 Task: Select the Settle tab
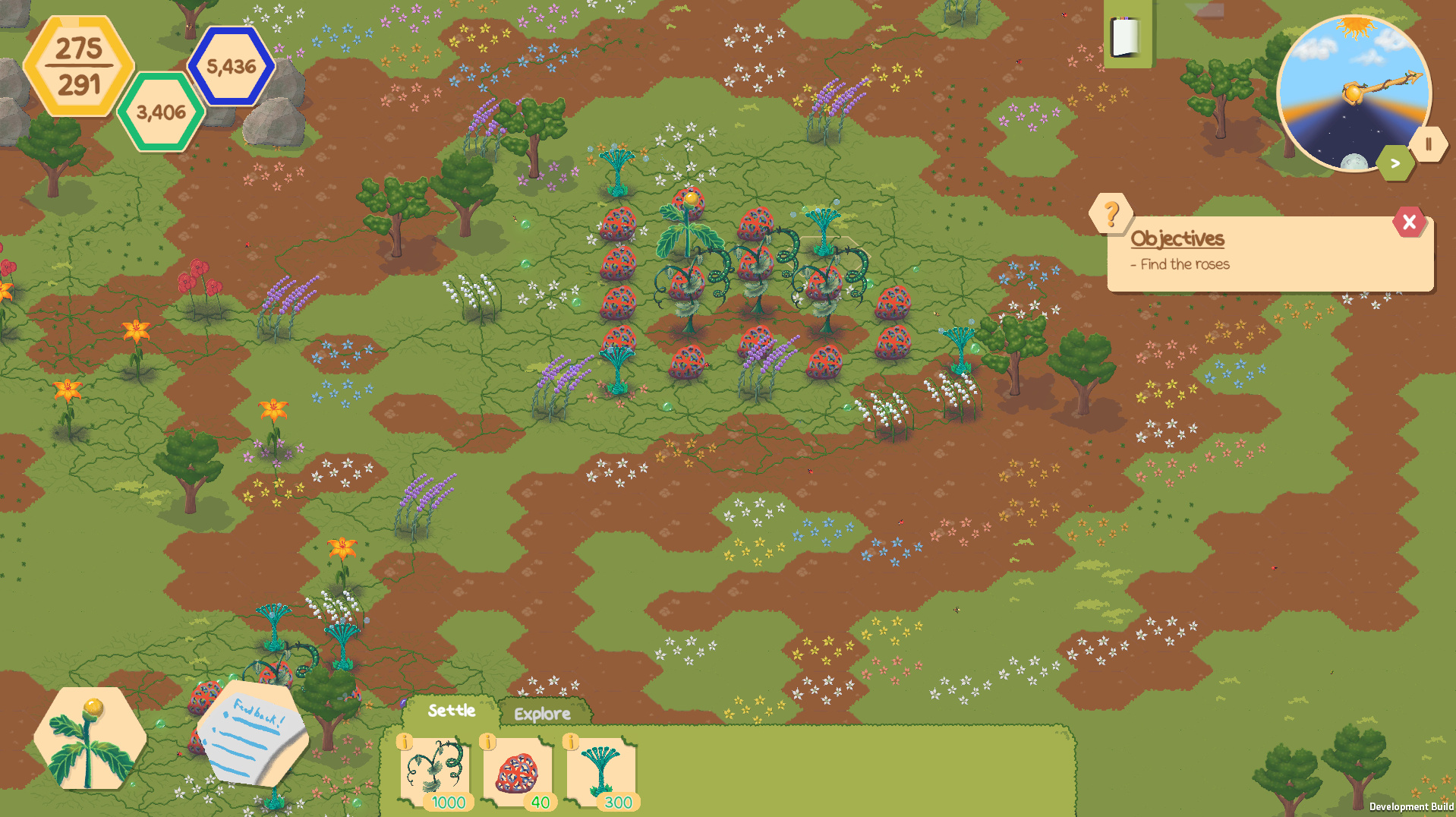(x=452, y=711)
